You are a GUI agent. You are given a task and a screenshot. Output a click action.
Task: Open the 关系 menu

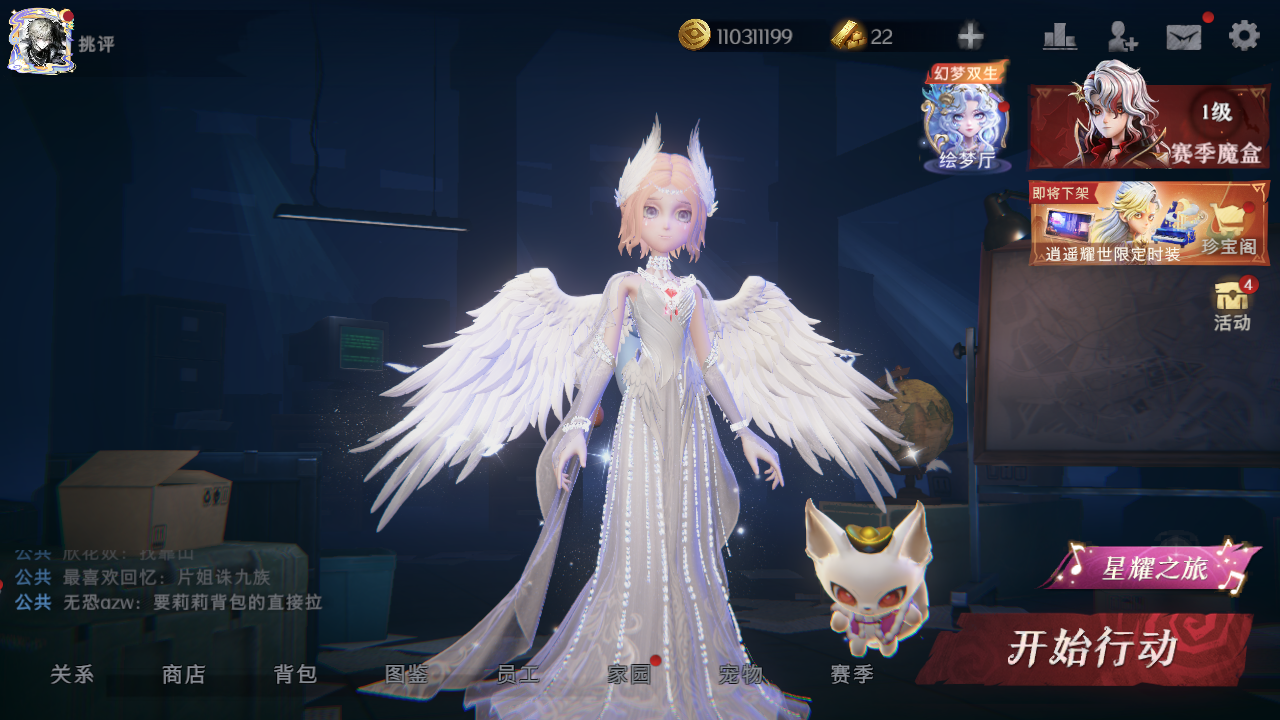(72, 675)
